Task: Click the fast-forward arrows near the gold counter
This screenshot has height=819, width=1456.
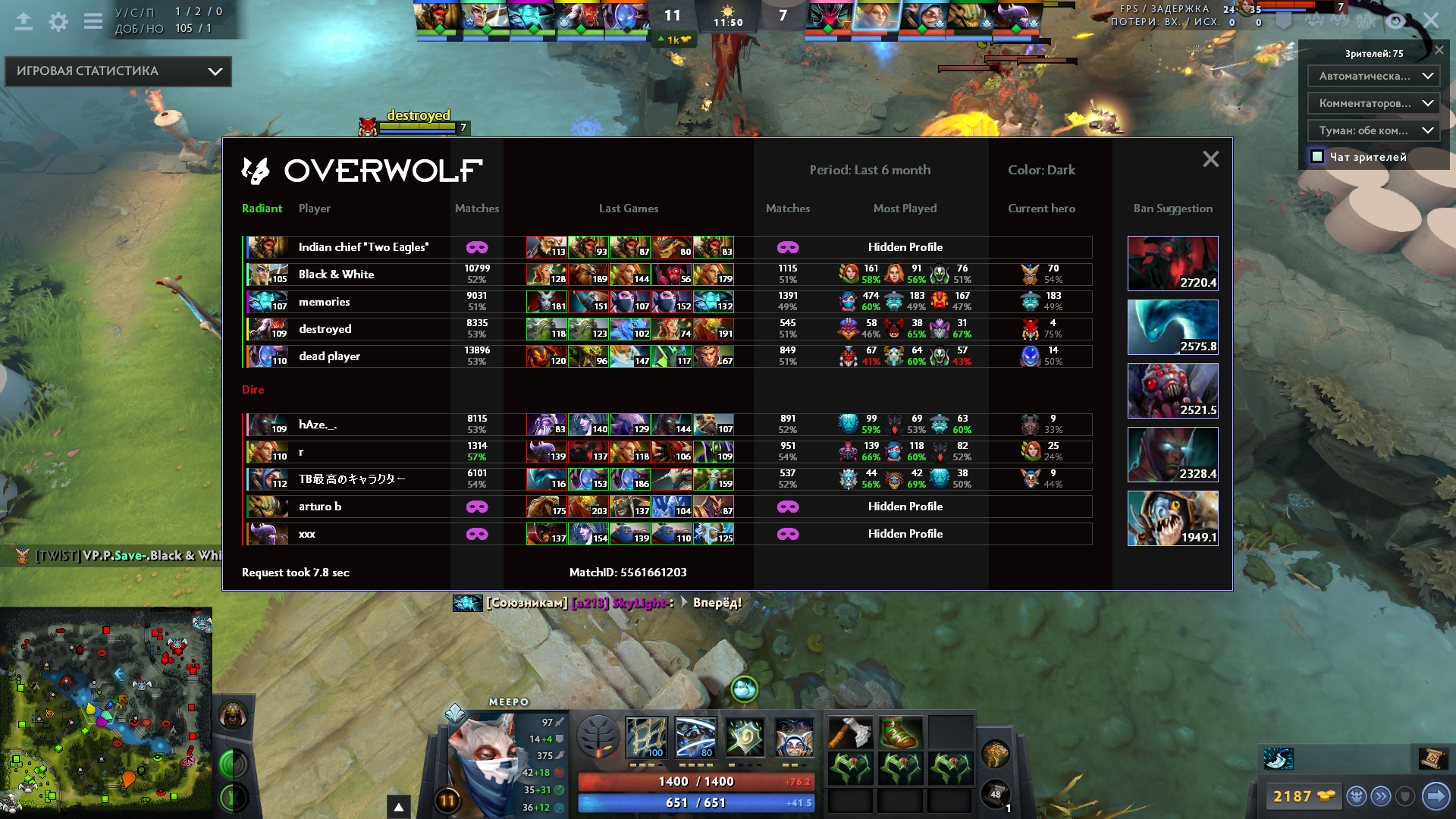Action: 1381,796
